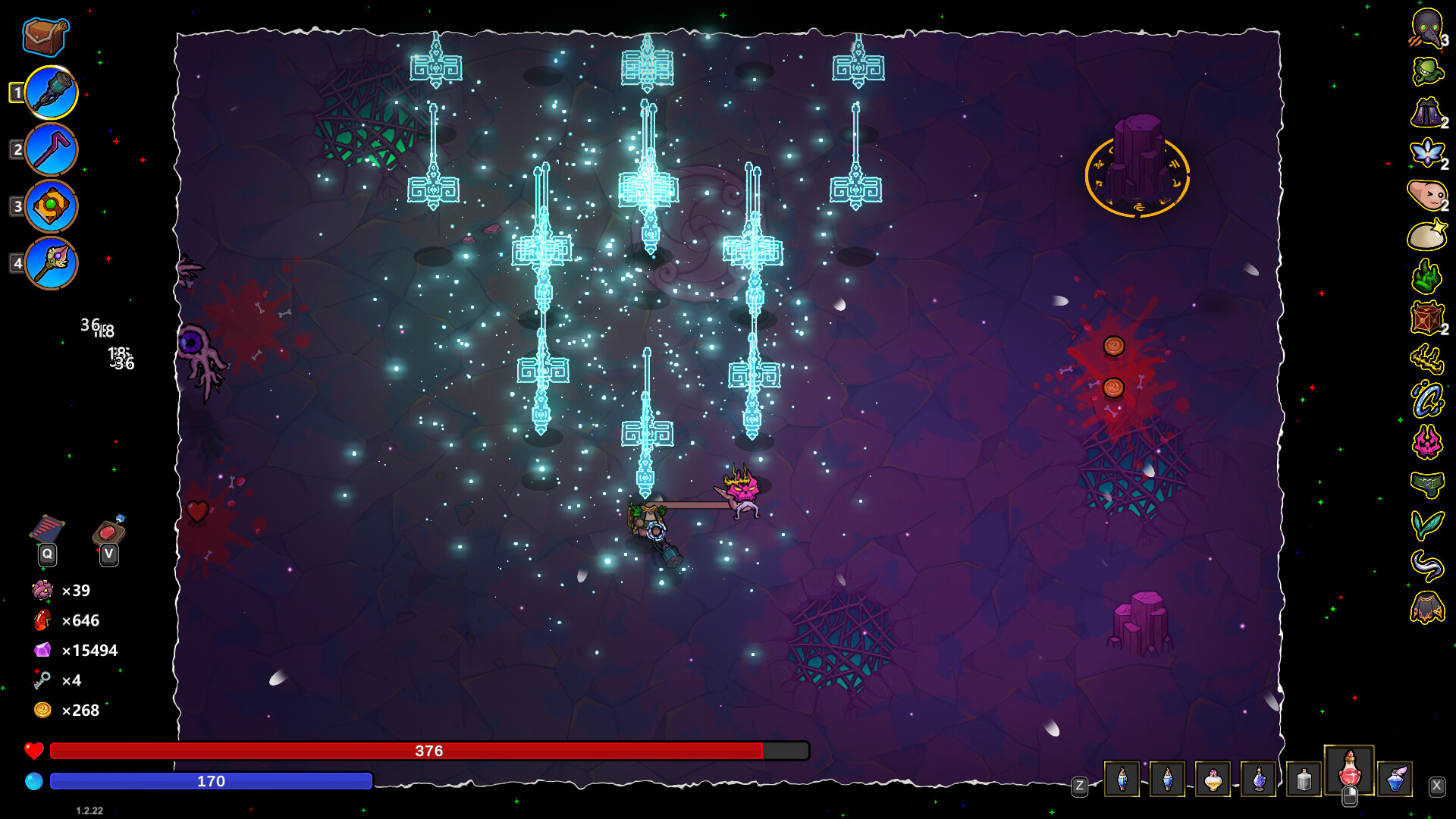View the red wooden crate relic

(x=1426, y=318)
